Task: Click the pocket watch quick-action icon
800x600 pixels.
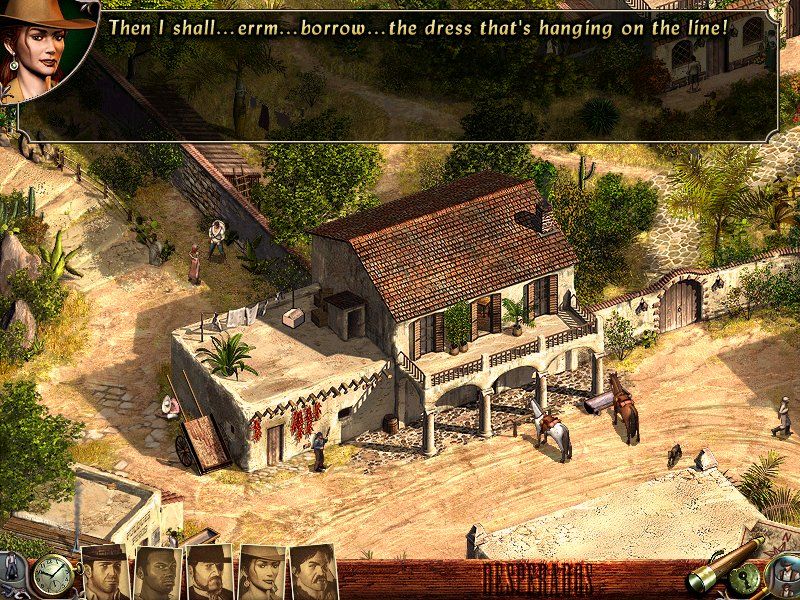Action: coord(51,575)
